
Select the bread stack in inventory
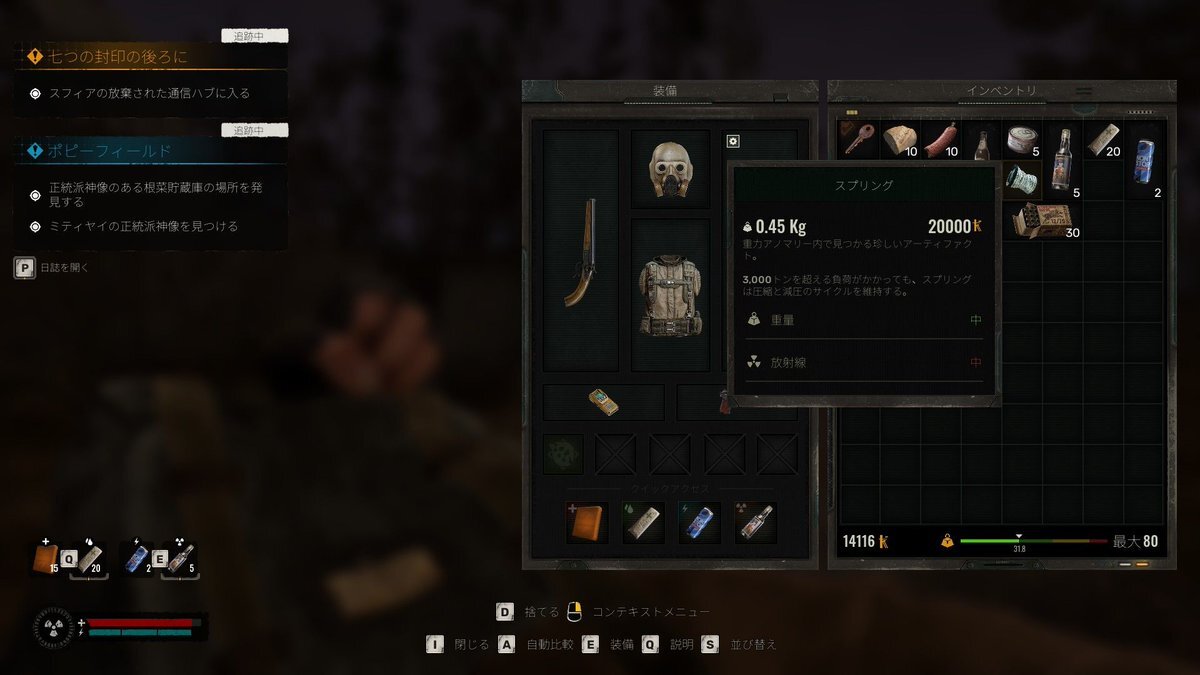900,140
